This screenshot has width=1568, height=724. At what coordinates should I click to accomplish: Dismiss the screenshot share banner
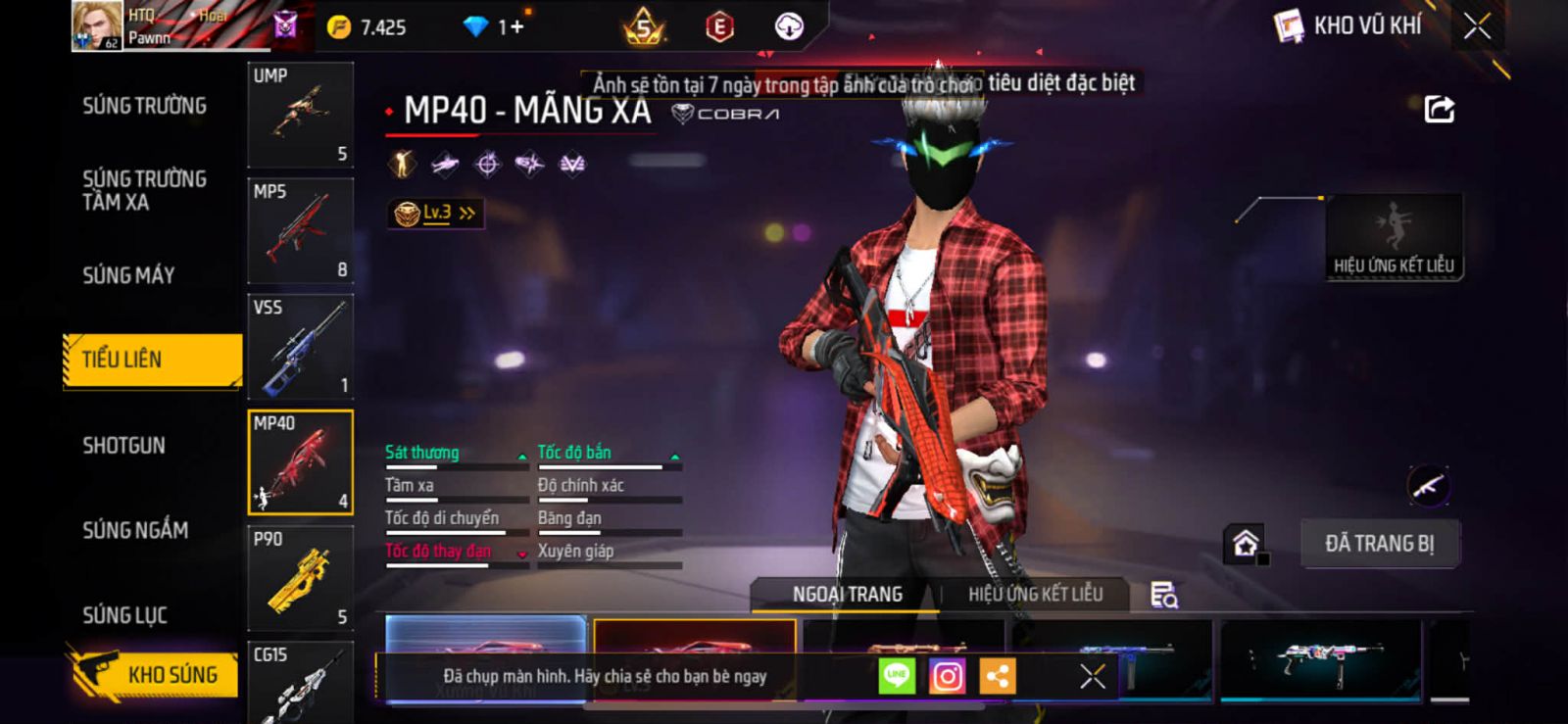[x=1092, y=676]
